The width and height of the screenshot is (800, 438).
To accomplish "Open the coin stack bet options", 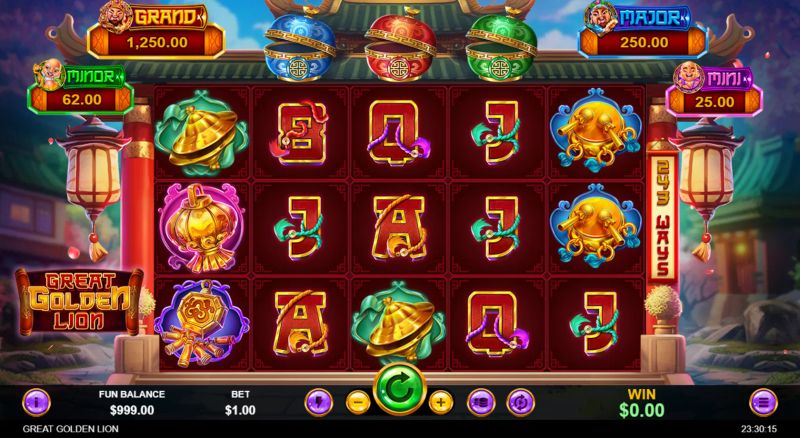I will (x=481, y=402).
